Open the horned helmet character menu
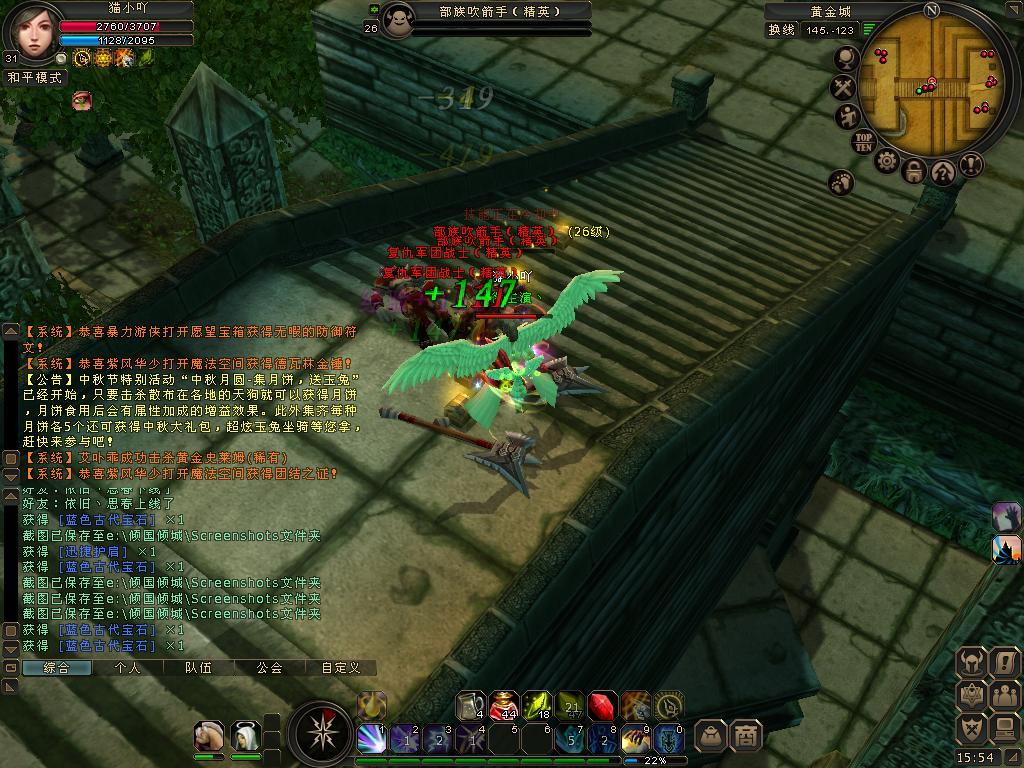Viewport: 1024px width, 768px height. pos(972,662)
